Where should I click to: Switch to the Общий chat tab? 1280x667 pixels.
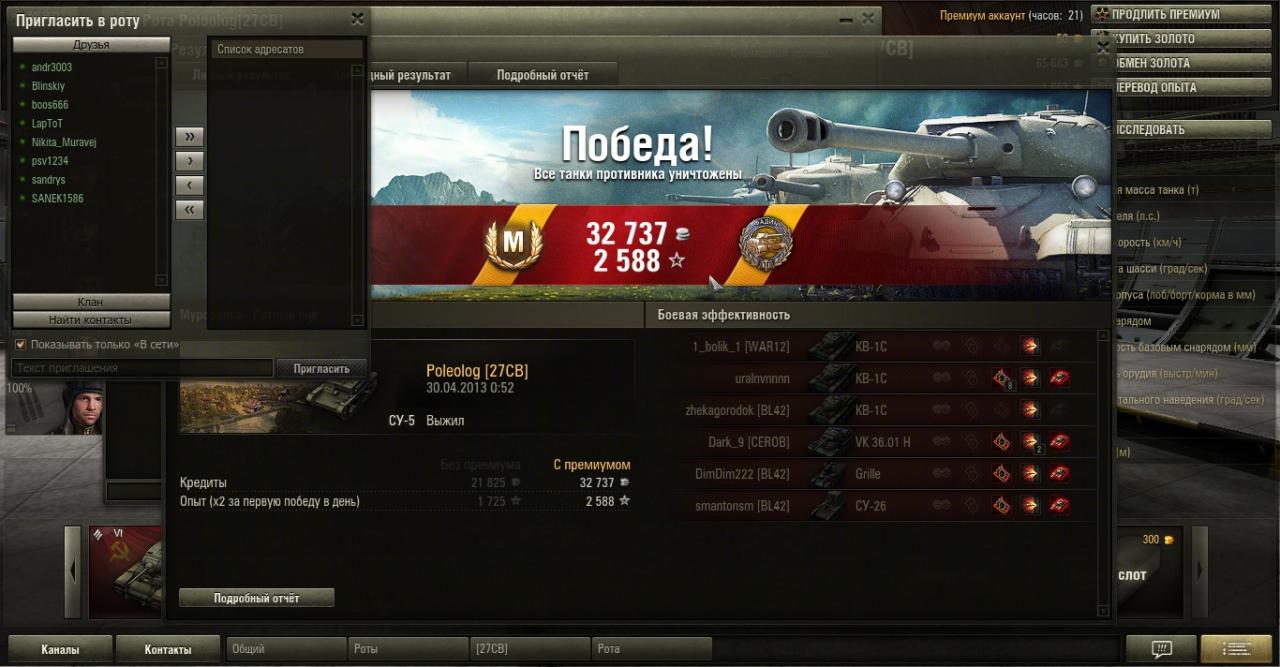click(286, 649)
